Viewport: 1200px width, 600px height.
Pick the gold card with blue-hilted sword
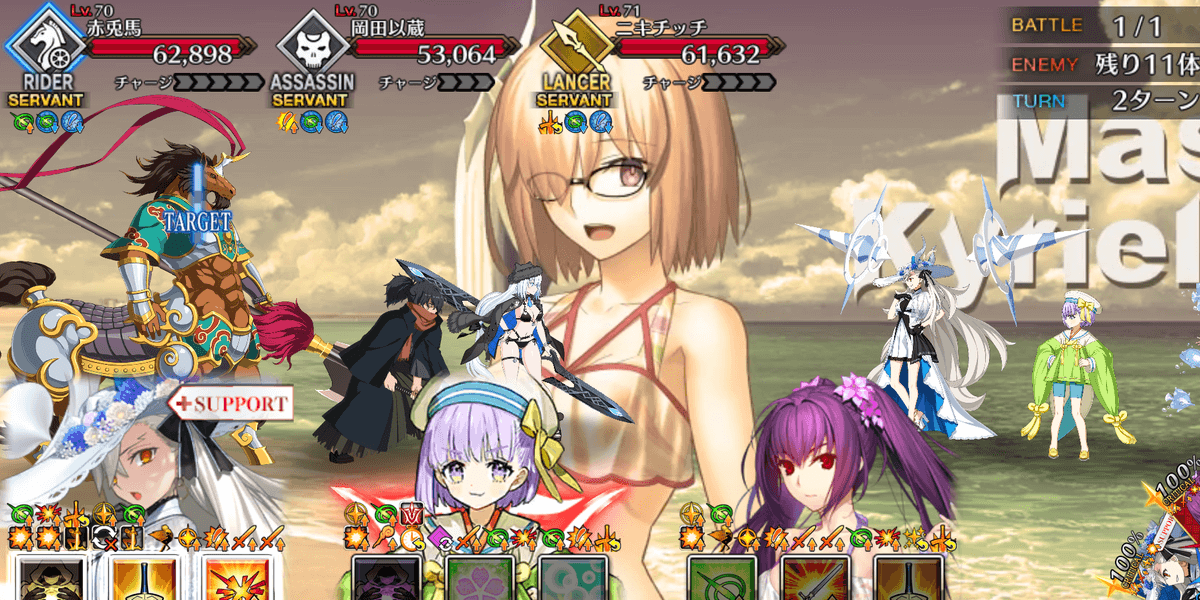click(143, 578)
